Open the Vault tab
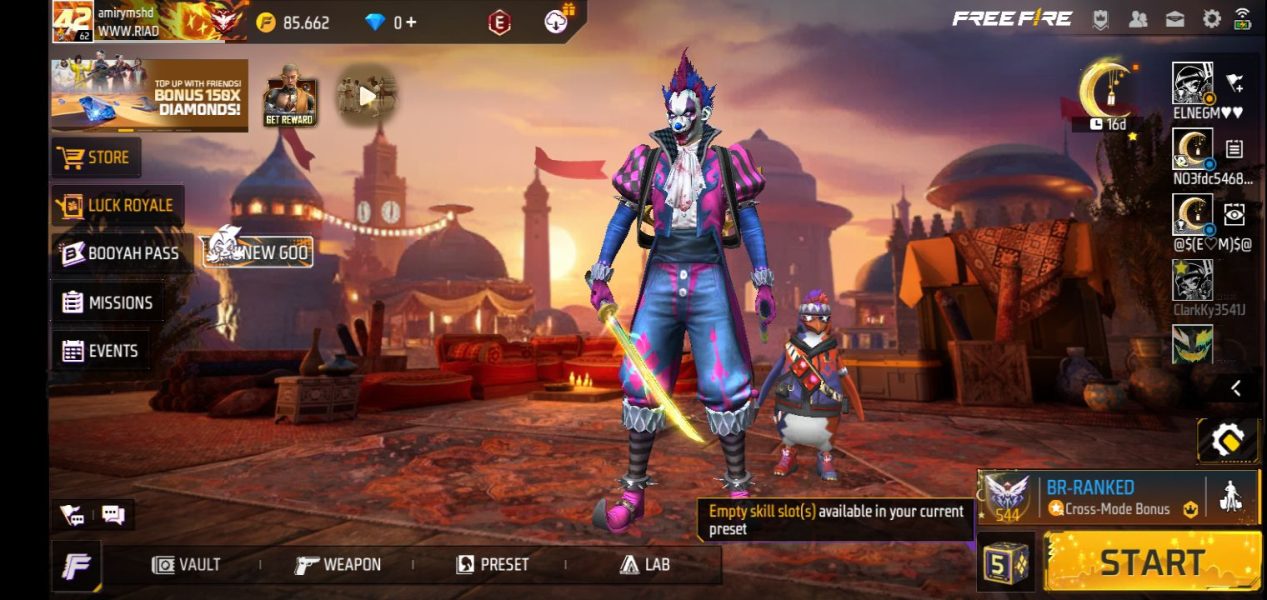 [186, 565]
